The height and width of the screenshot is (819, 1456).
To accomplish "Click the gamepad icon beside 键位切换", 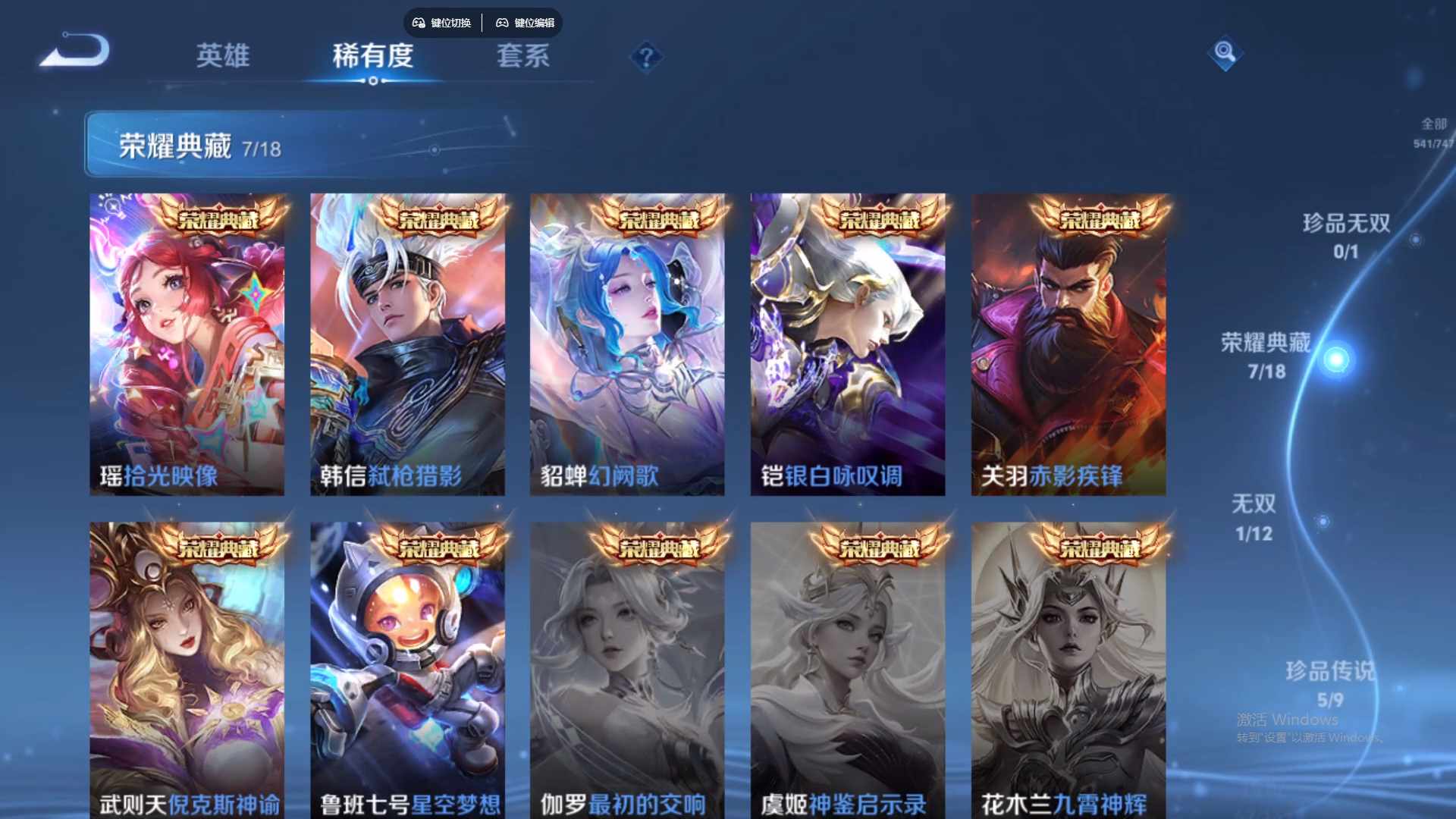I will coord(417,23).
